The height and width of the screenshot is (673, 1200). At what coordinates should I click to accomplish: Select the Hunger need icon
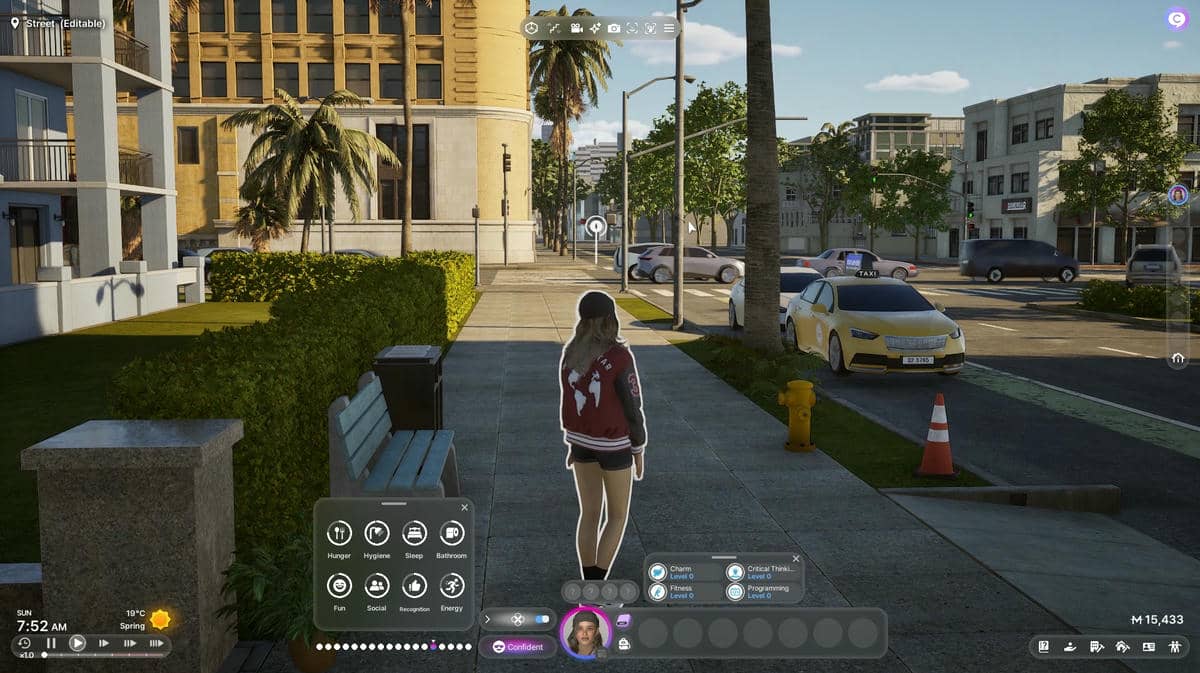tap(339, 534)
